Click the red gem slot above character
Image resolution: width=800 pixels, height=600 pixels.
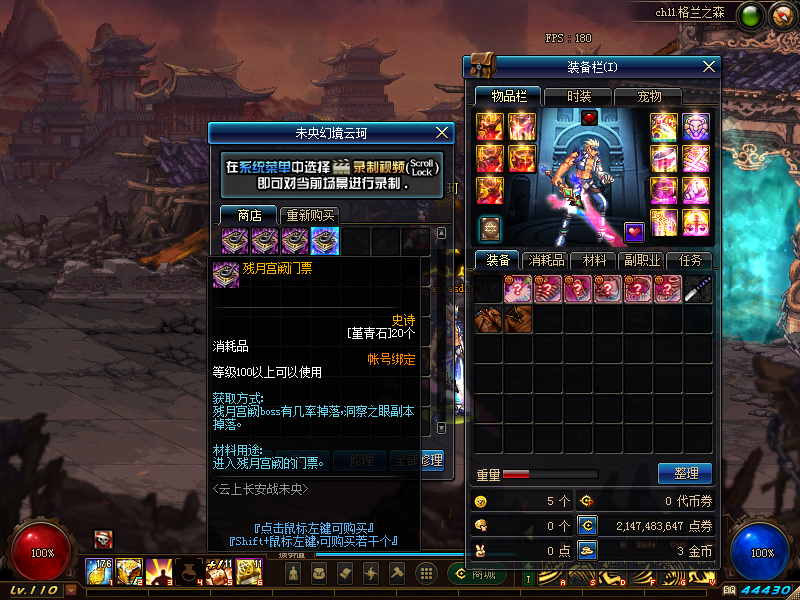pos(589,118)
